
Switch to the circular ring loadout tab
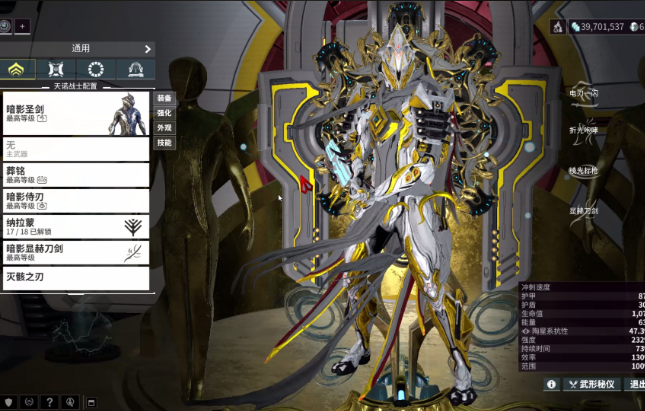pyautogui.click(x=96, y=70)
